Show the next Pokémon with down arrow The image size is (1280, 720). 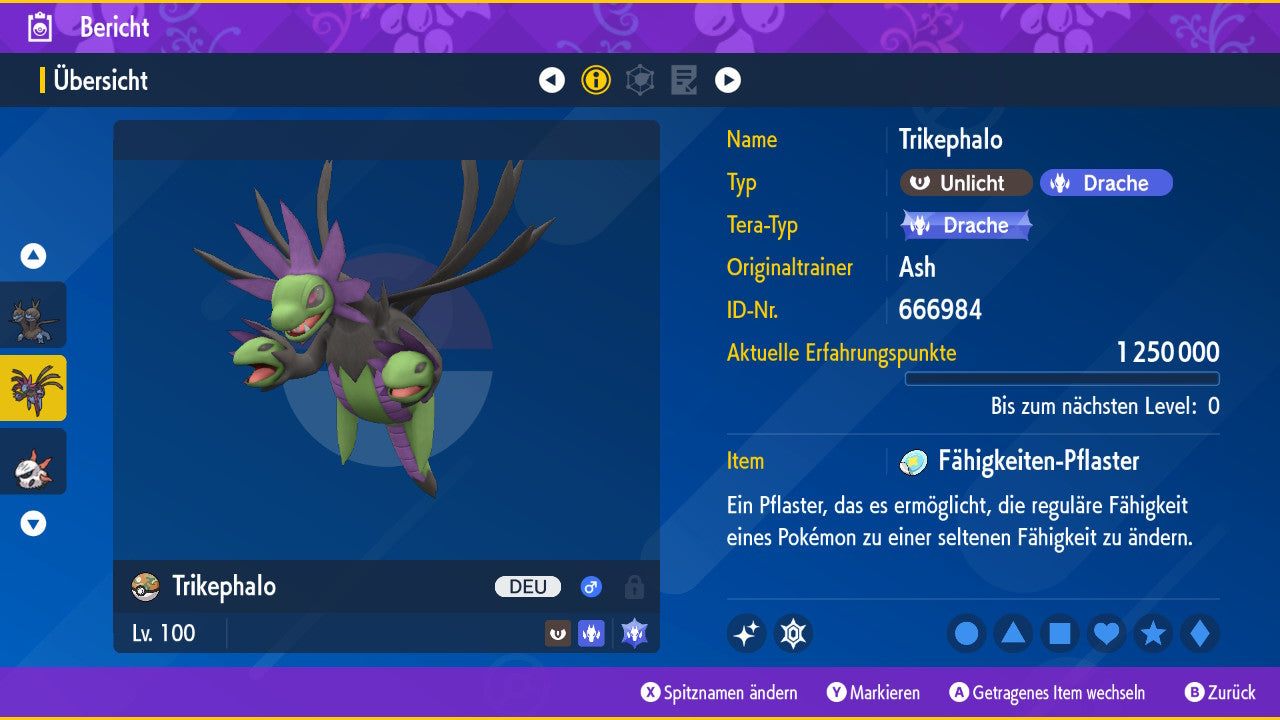(x=33, y=523)
